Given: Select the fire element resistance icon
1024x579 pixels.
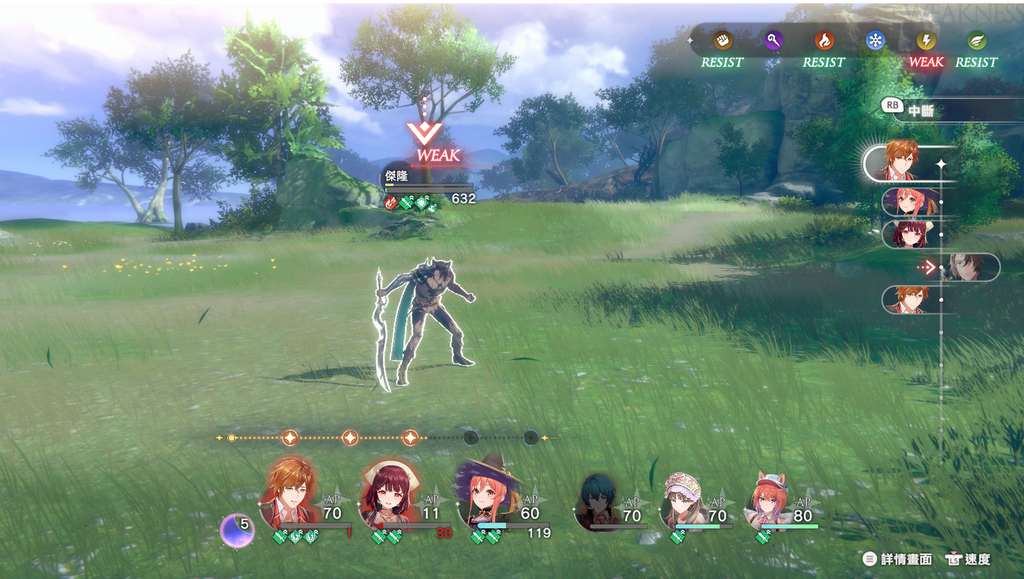Looking at the screenshot, I should click(824, 41).
